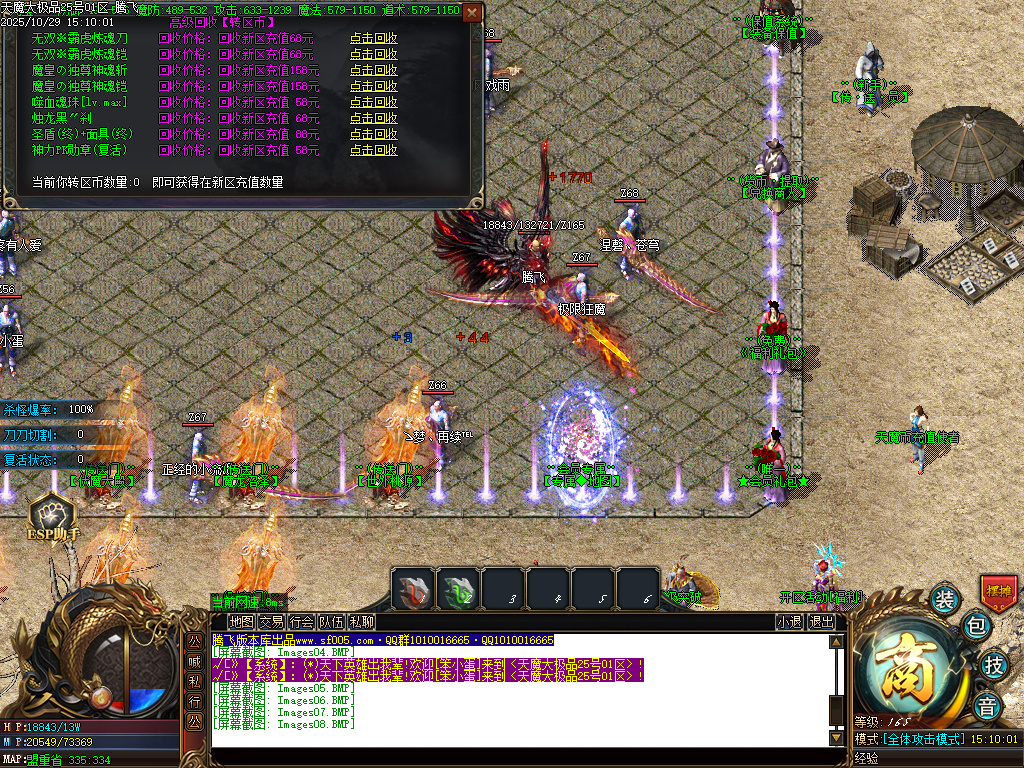Screen dimensions: 1024x768
Task: Open the 行会 guild button
Action: (301, 622)
